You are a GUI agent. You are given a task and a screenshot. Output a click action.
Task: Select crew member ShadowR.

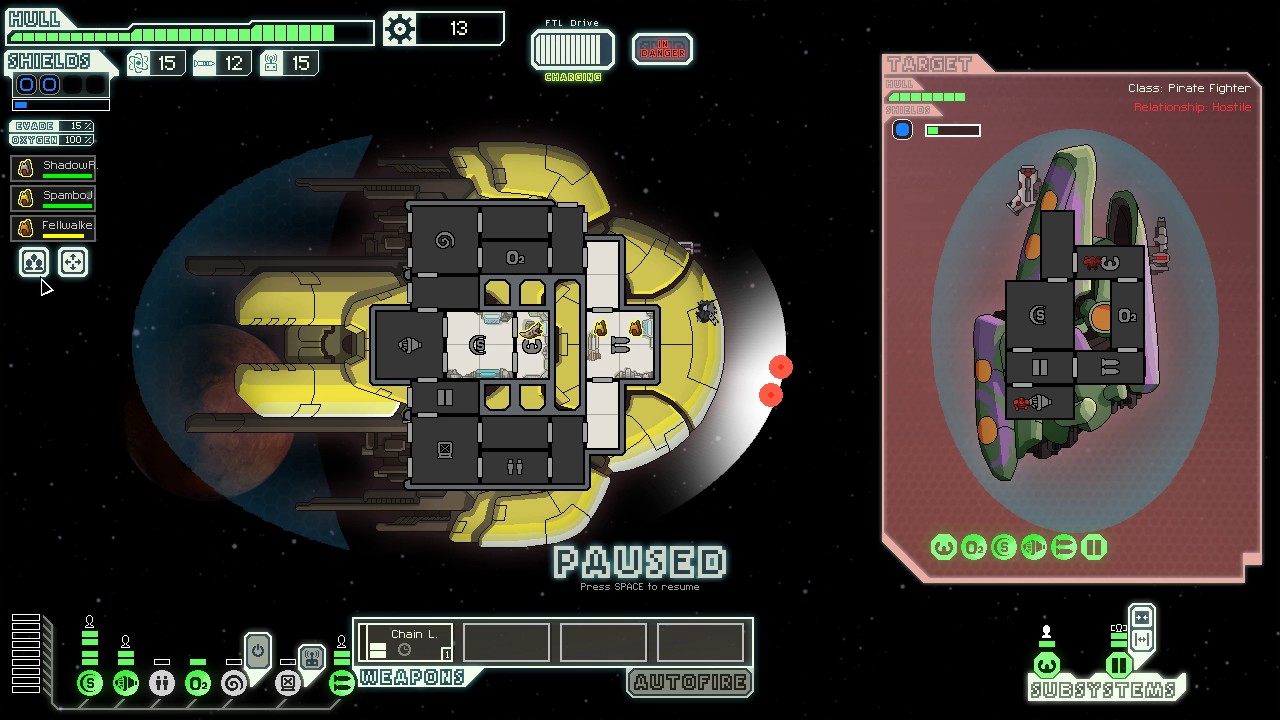click(56, 168)
